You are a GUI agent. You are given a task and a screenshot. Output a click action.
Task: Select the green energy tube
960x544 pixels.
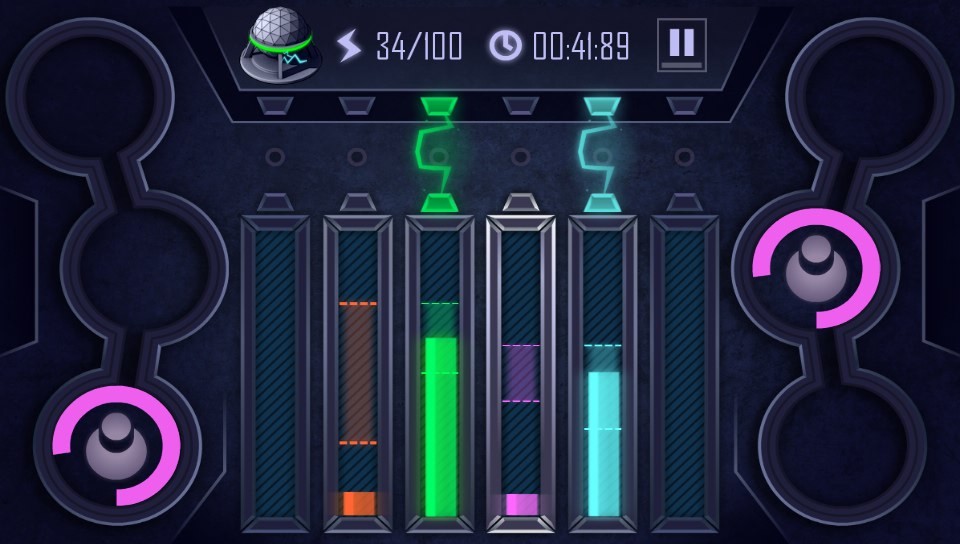point(440,372)
